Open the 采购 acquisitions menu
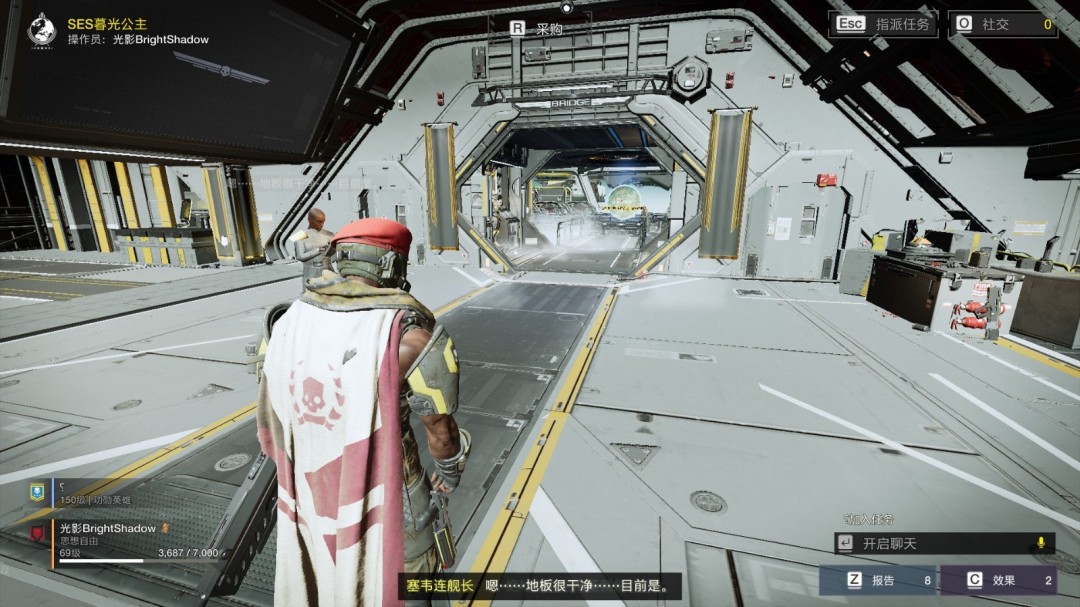 coord(538,29)
